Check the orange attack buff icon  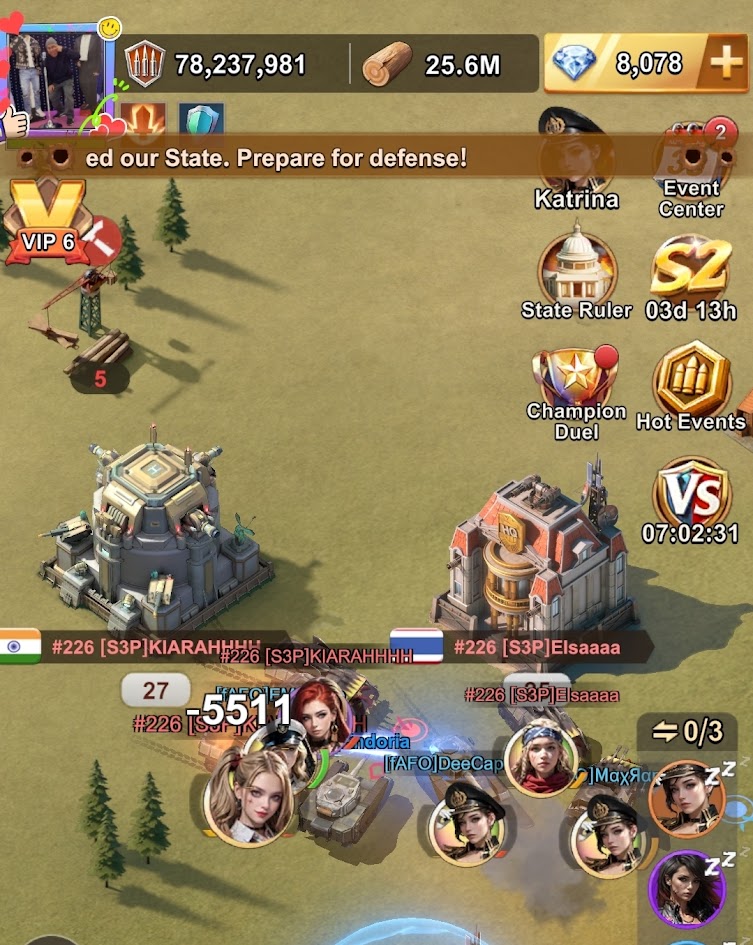[x=143, y=121]
